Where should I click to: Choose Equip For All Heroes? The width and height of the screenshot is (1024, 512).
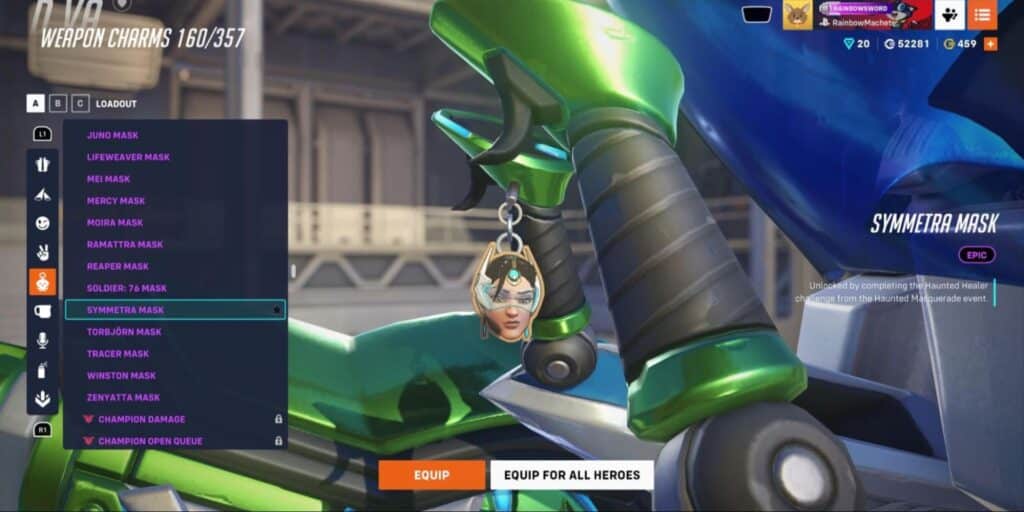(x=571, y=475)
